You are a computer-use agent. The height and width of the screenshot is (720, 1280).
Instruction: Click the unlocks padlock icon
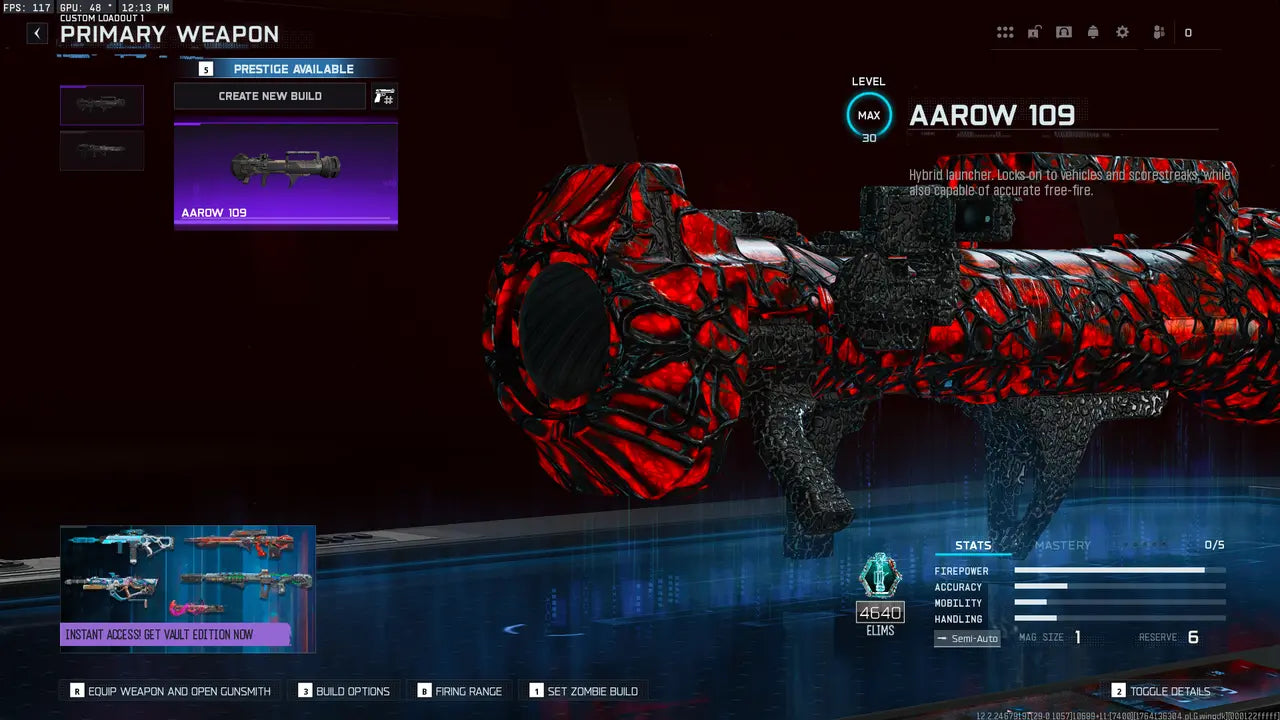[x=1034, y=31]
